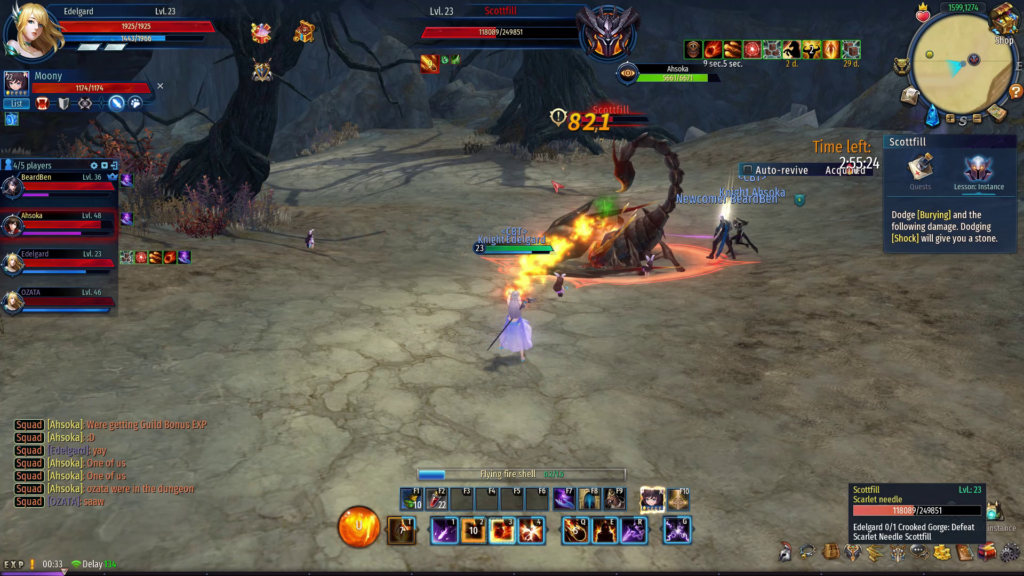
Task: Activate the purple lightning skill on G
Action: pos(676,530)
